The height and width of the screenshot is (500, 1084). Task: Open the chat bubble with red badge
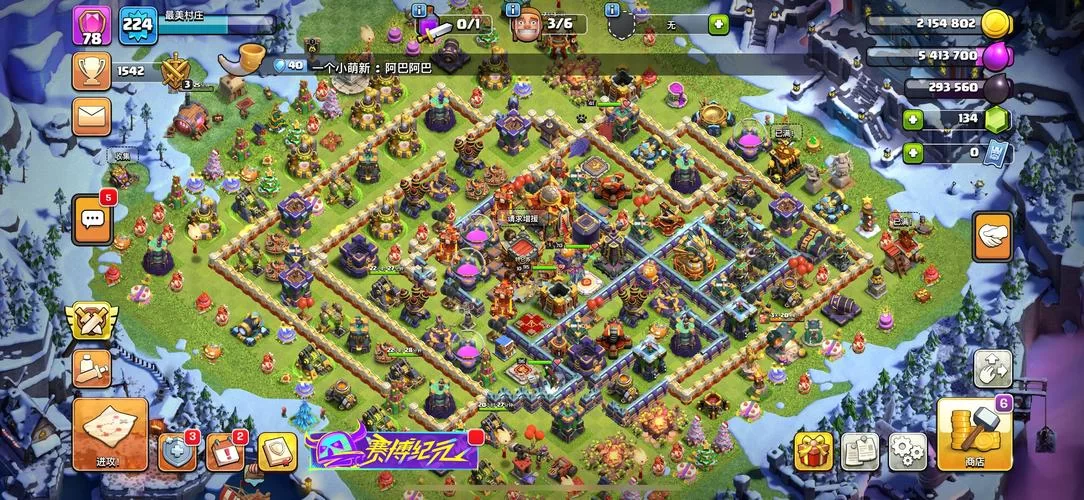tap(92, 218)
